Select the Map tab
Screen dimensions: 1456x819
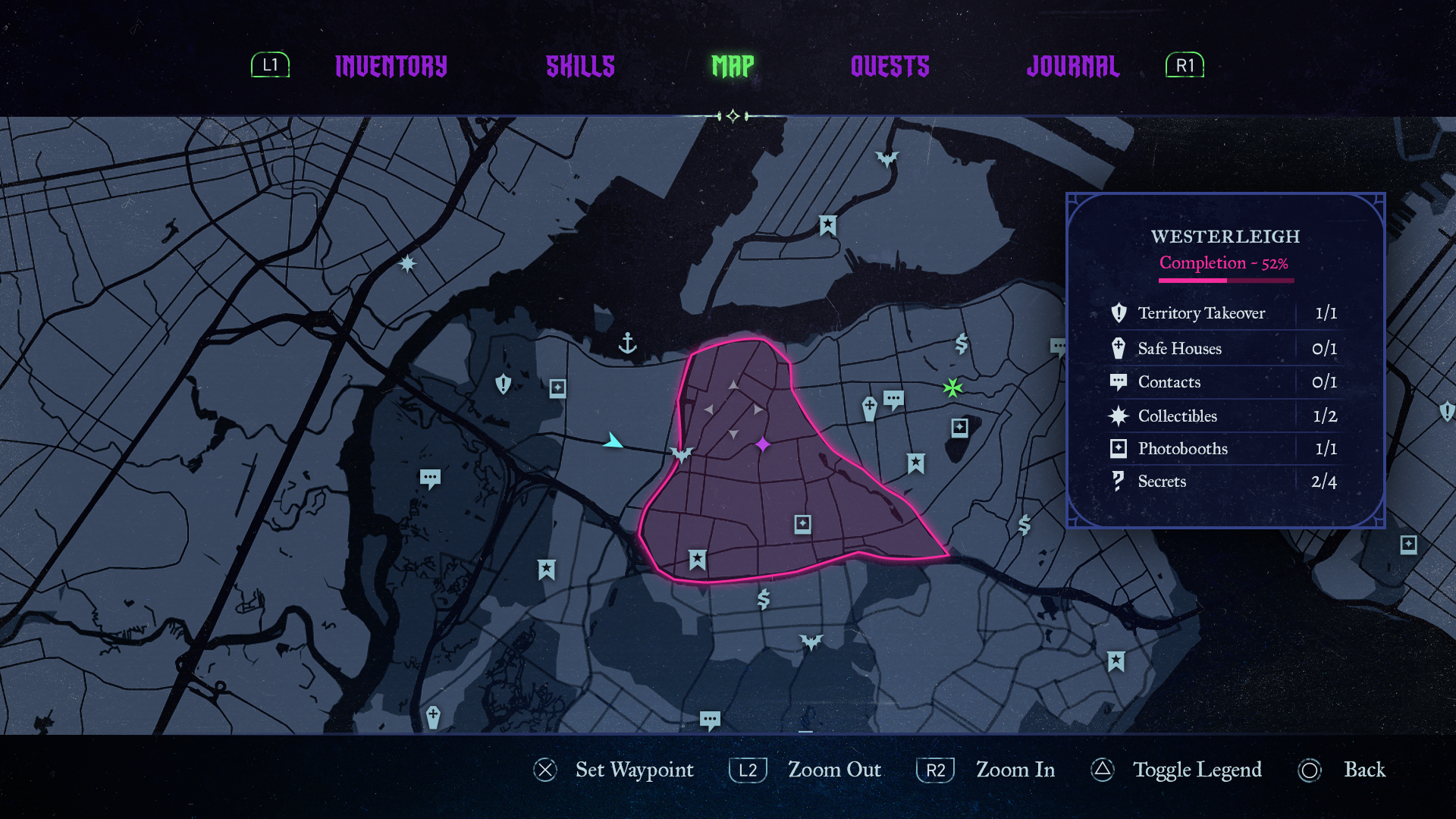click(733, 66)
